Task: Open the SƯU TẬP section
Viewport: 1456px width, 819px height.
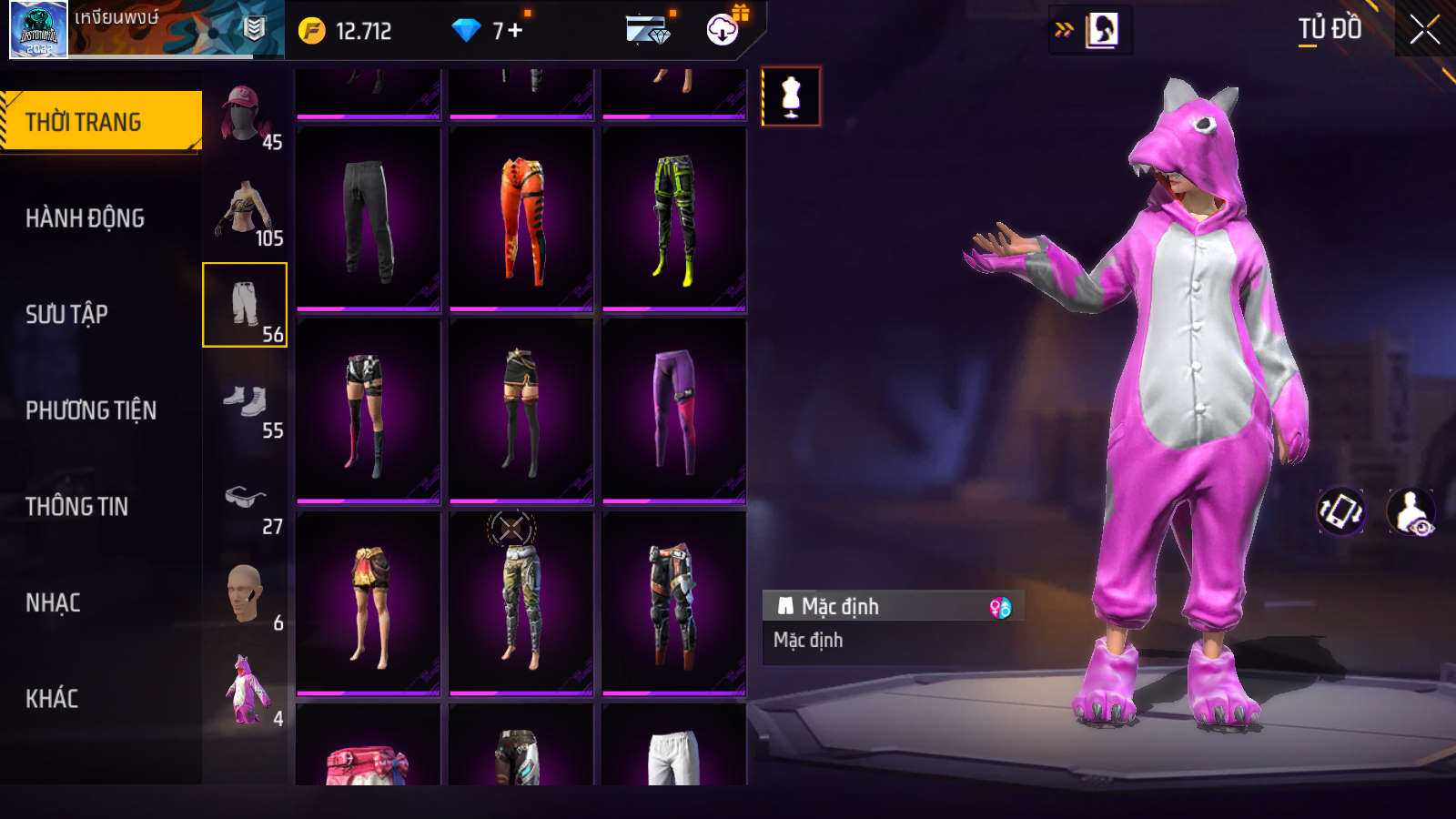Action: pos(66,315)
